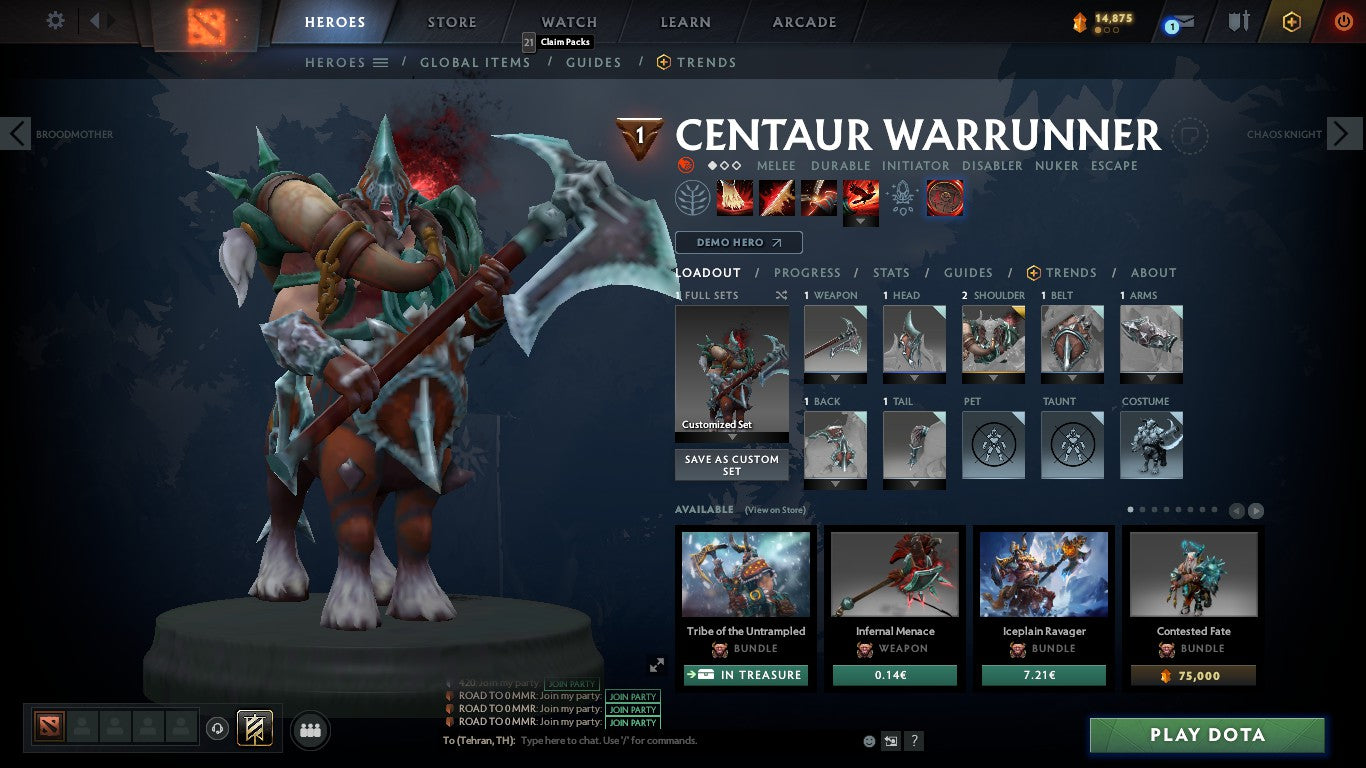Expand the Weapon slot dropdown arrow

[x=835, y=378]
